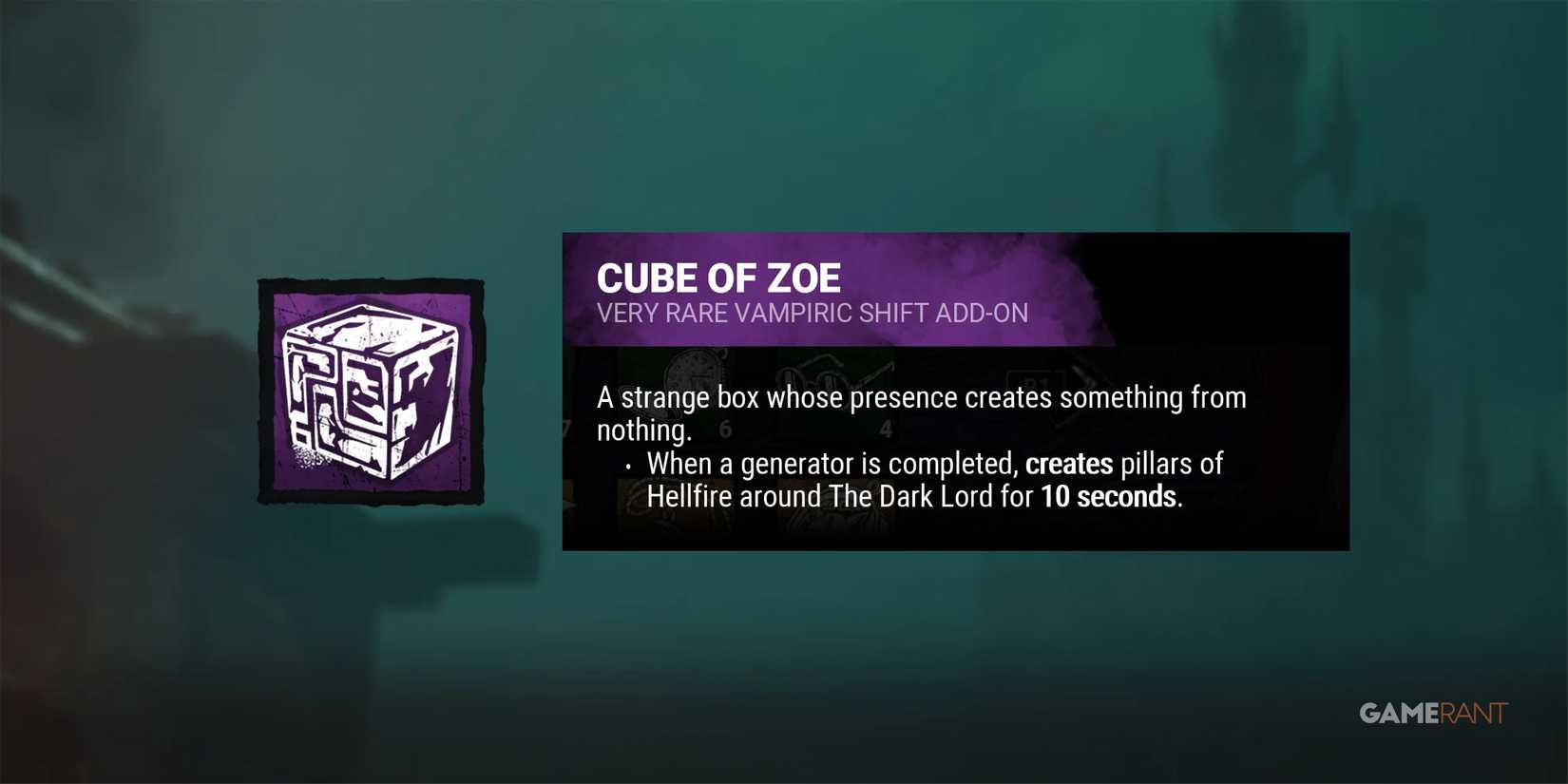Click the bullet point in the add-on description
This screenshot has height=784, width=1568.
pyautogui.click(x=629, y=465)
